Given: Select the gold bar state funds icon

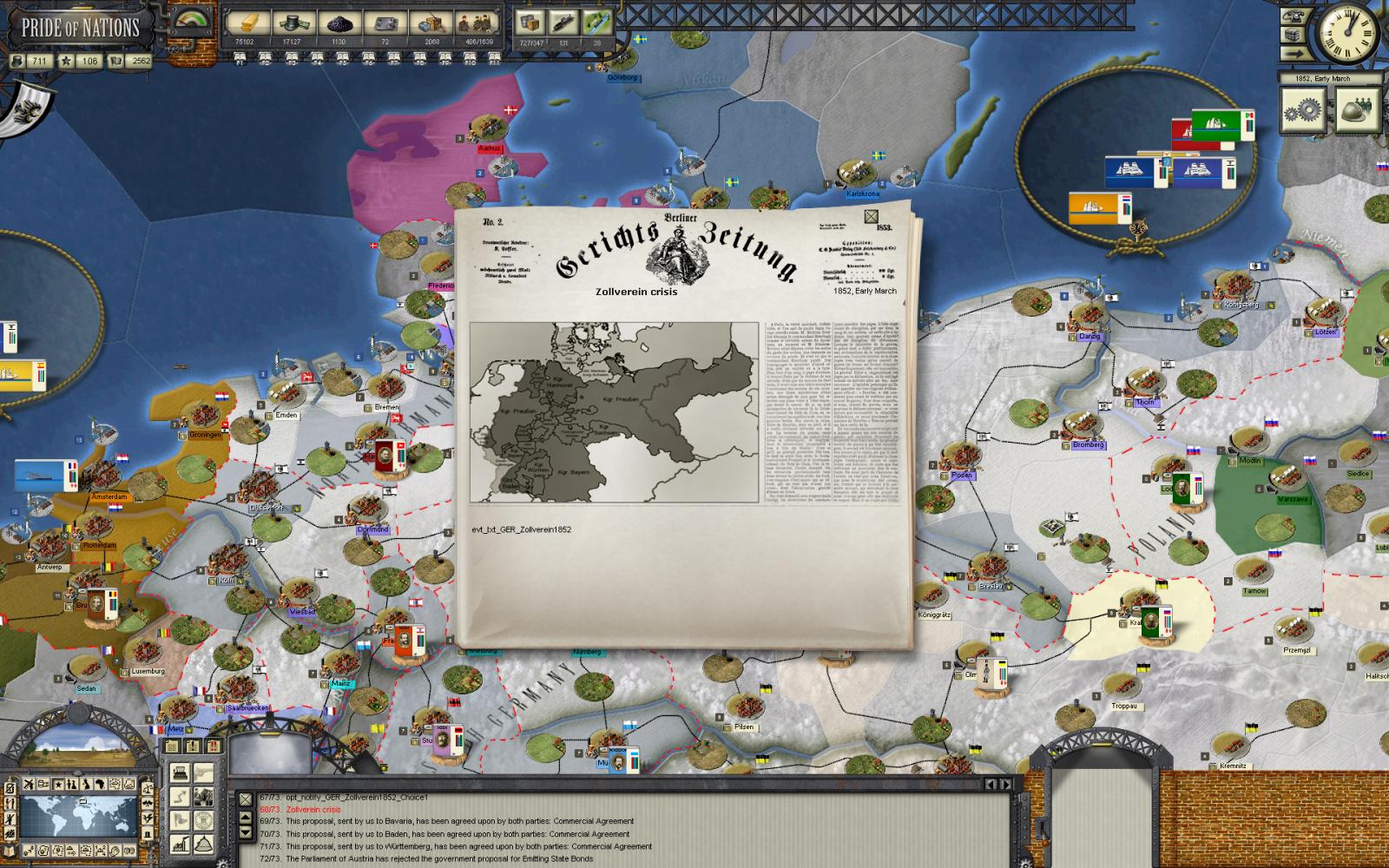Looking at the screenshot, I should pos(245,23).
